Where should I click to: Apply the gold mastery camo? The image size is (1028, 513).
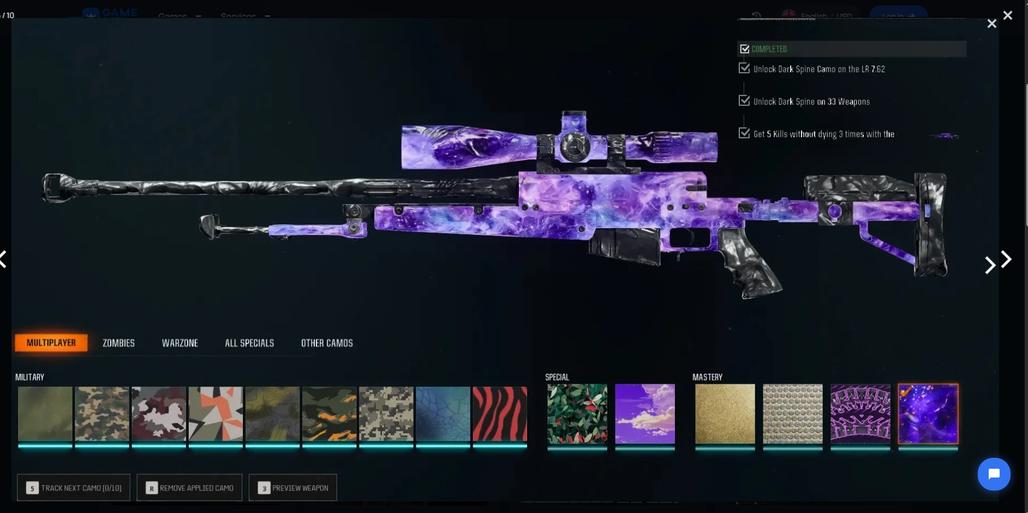point(725,414)
